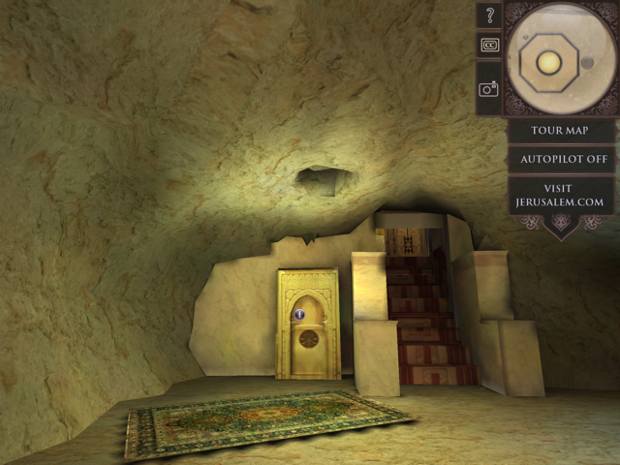
Task: Take a snapshot with the camera icon
Action: 489,88
